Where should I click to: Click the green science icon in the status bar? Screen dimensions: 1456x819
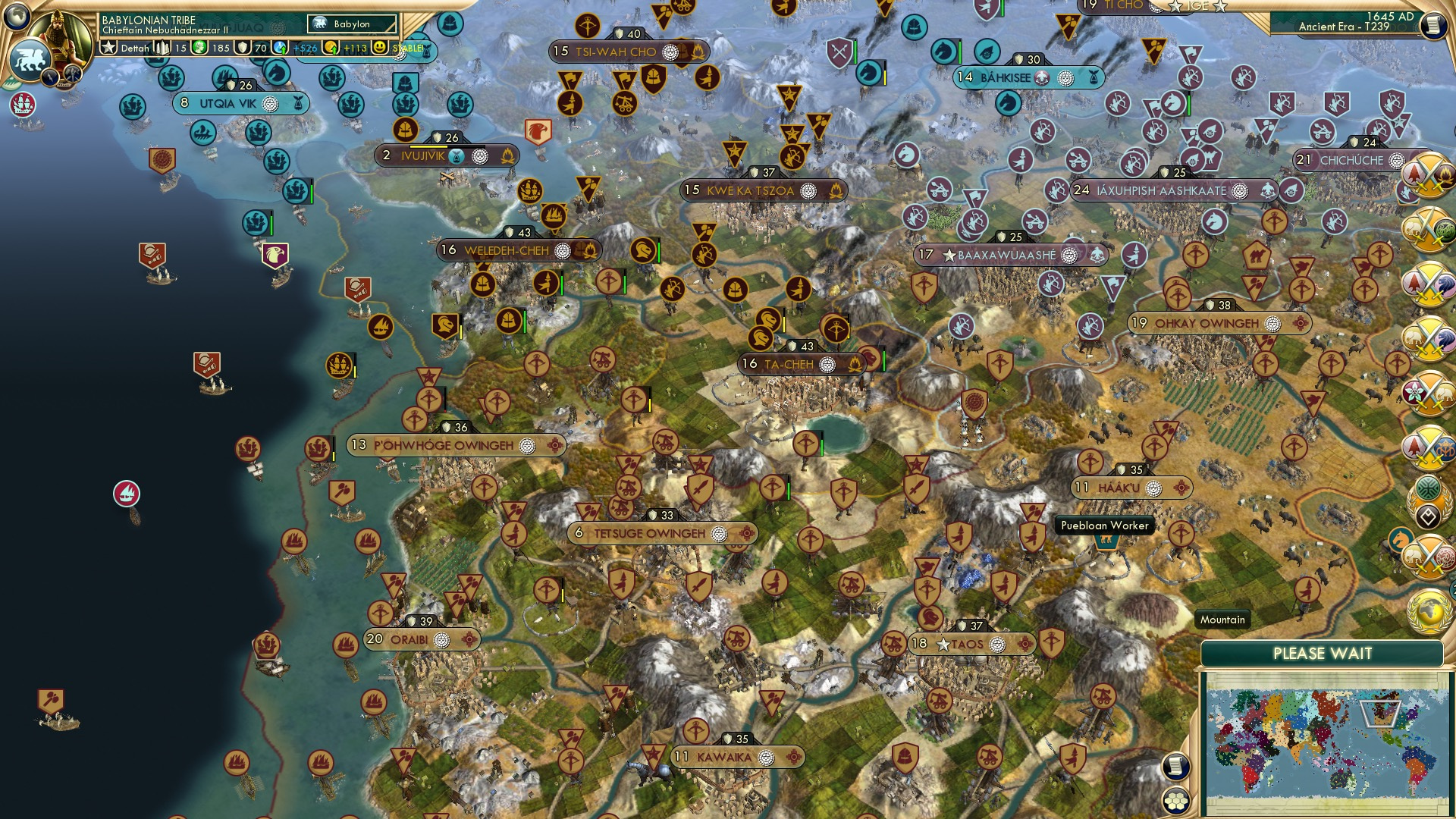point(199,47)
